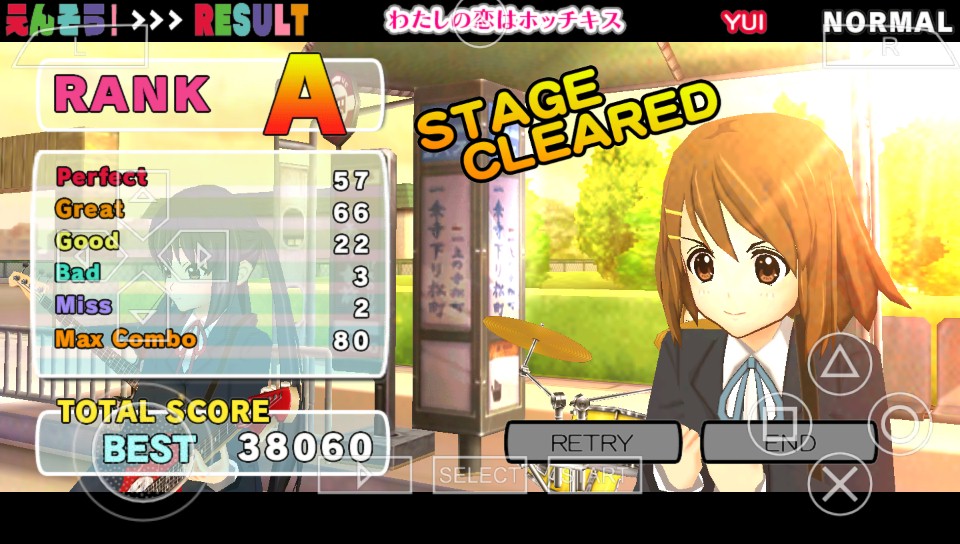Tap the emulator's START overlay button
This screenshot has height=544, width=960.
click(x=594, y=476)
